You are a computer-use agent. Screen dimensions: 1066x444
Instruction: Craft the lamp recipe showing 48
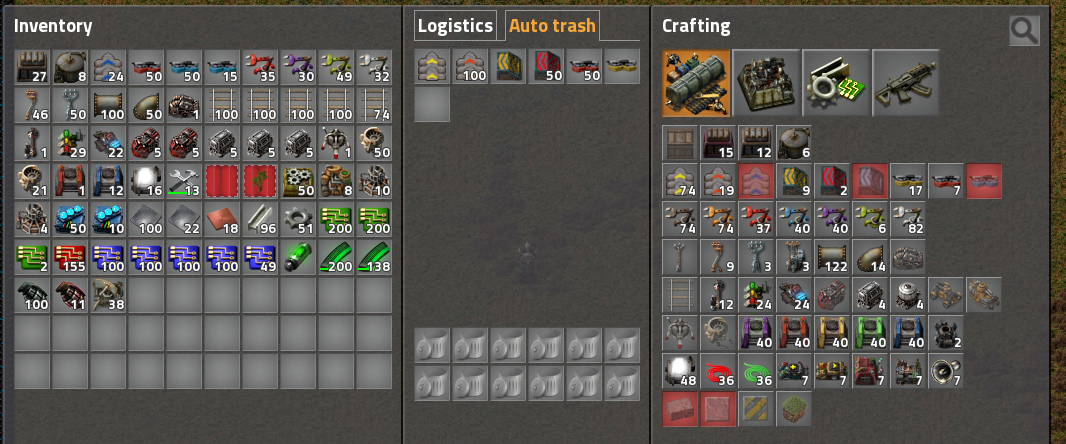pos(681,371)
